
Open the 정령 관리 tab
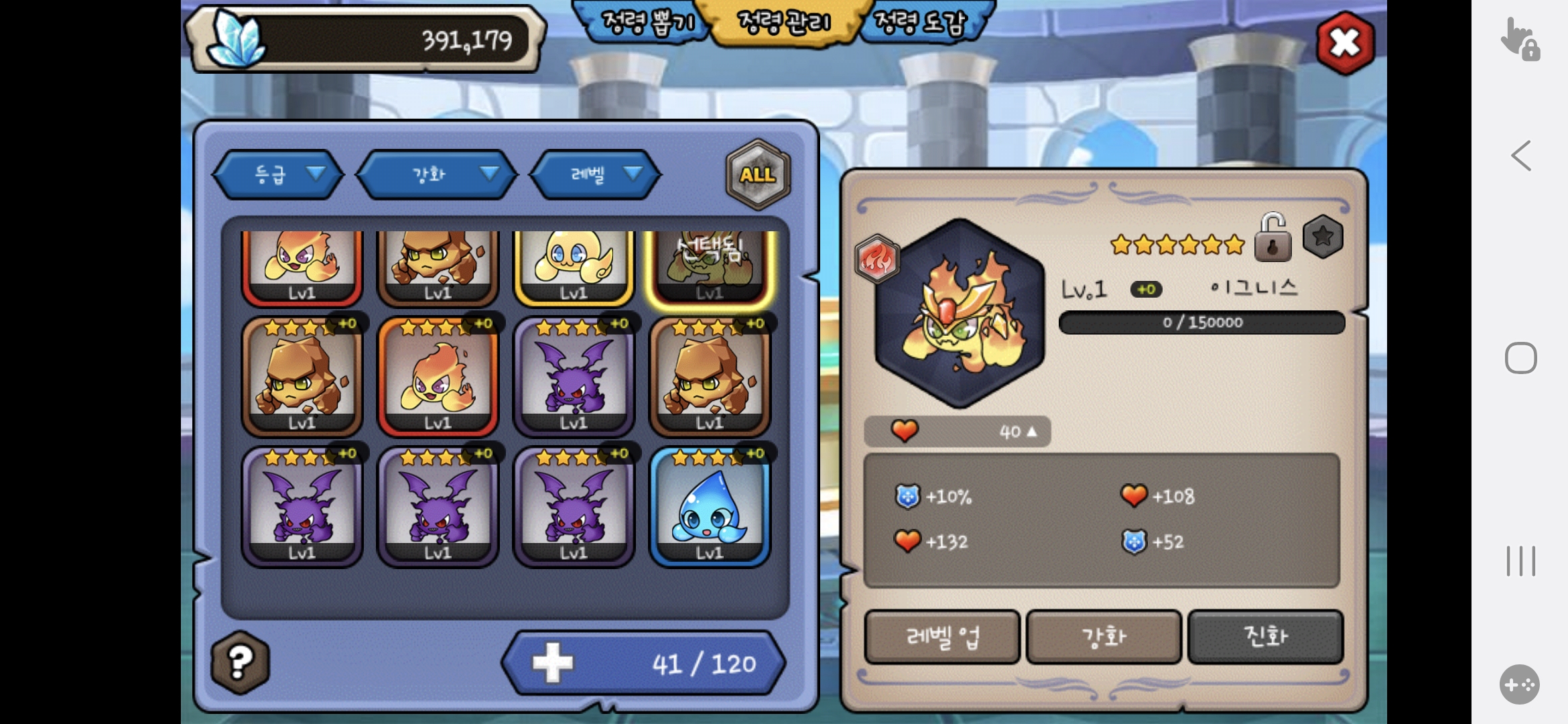783,23
